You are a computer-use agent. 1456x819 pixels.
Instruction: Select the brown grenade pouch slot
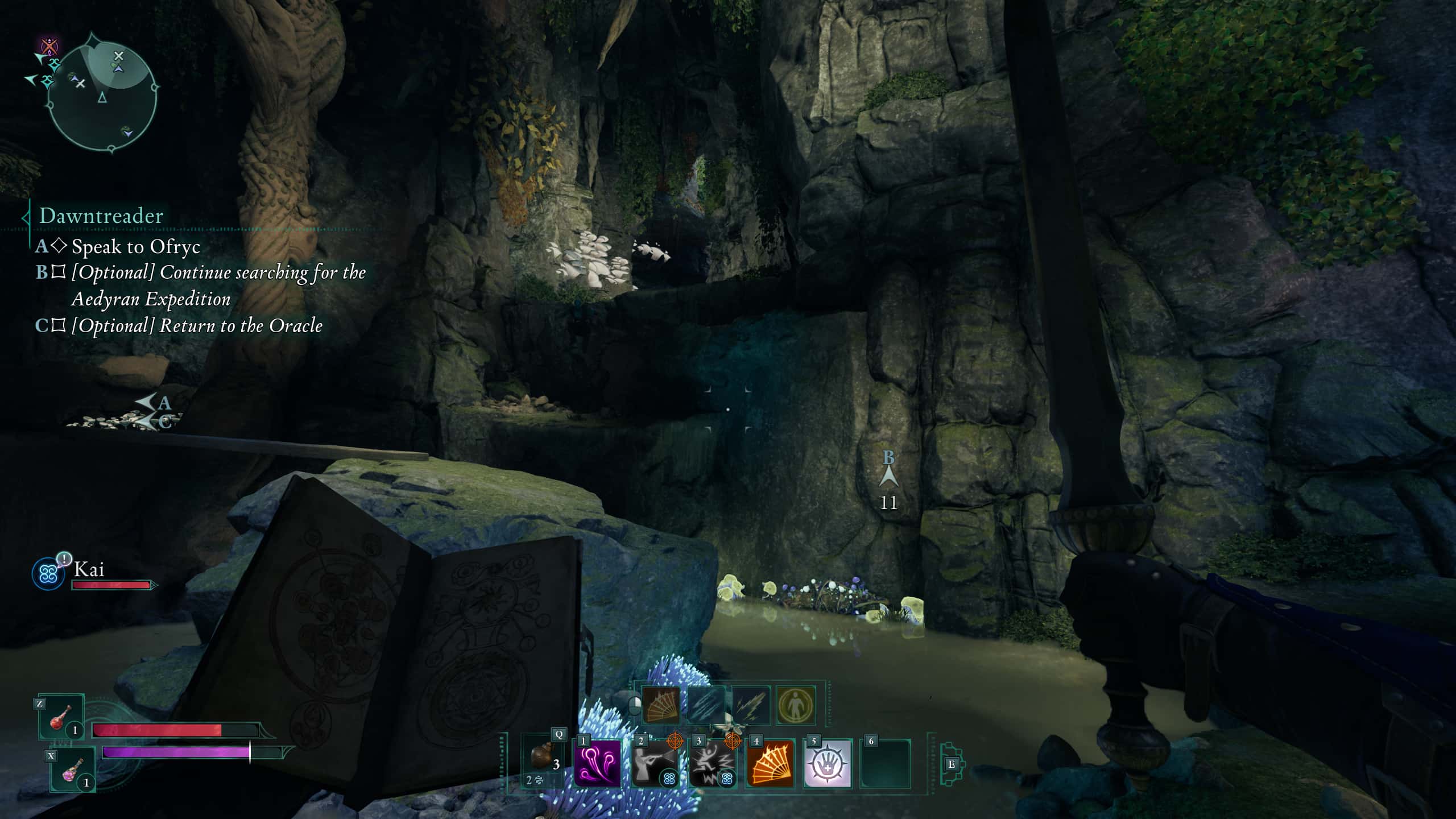(543, 761)
